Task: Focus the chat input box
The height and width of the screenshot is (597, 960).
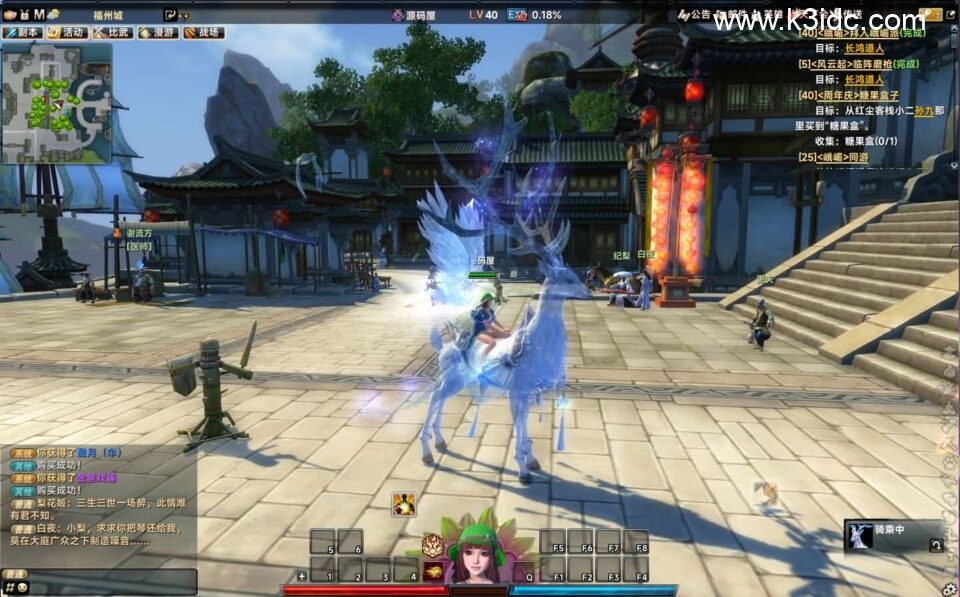Action: point(112,586)
